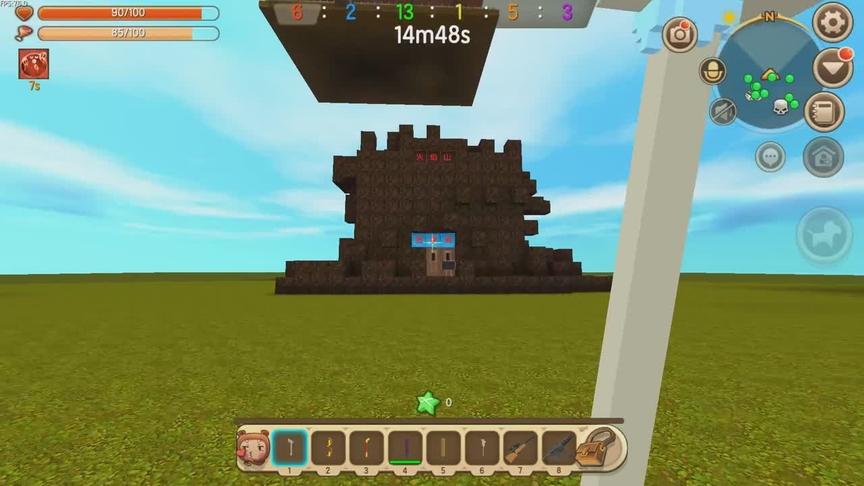This screenshot has width=864, height=486.
Task: Open the gear settings menu
Action: pyautogui.click(x=832, y=22)
